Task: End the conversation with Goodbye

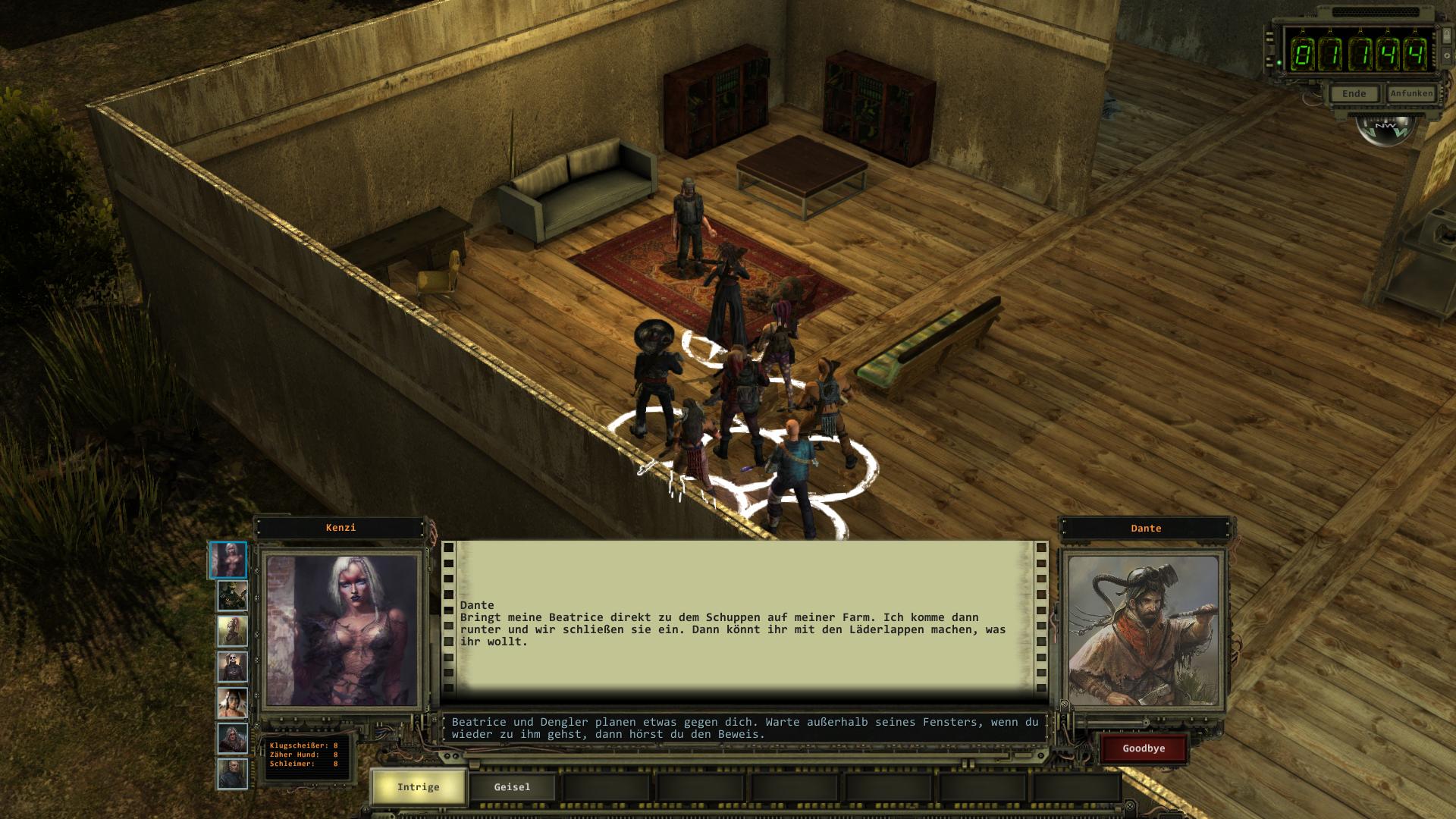Action: pyautogui.click(x=1144, y=748)
